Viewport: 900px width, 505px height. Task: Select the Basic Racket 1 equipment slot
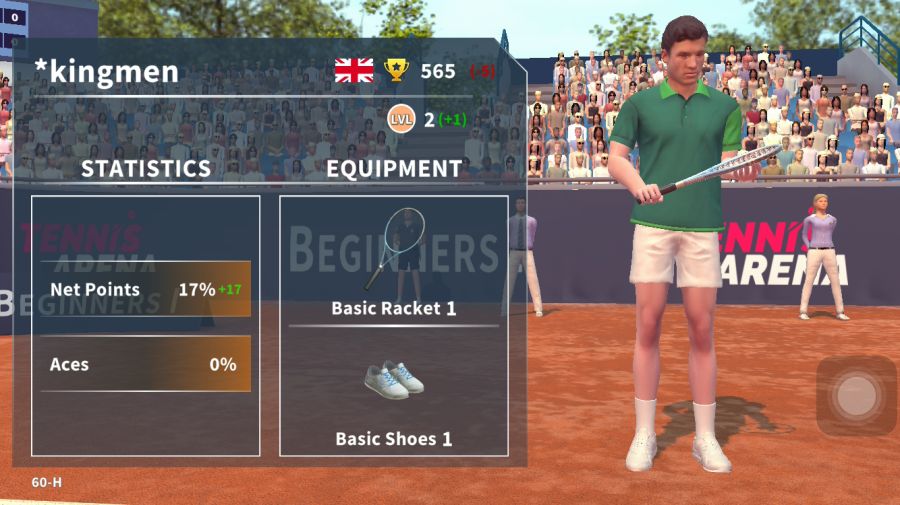394,258
